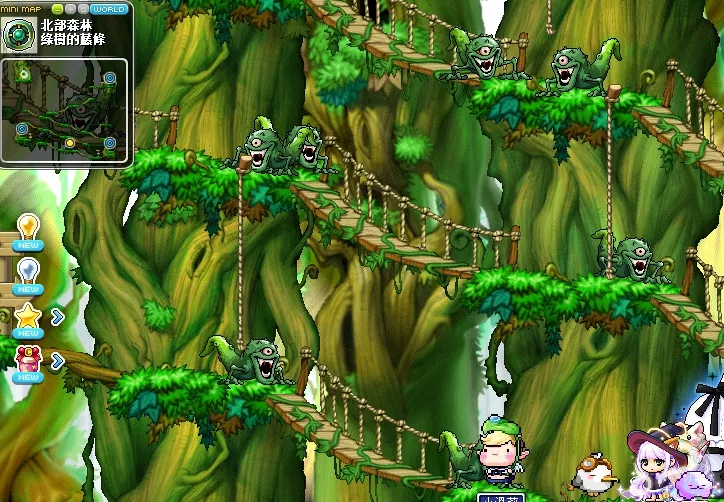
Task: Open the blue lightbulb quest notification
Action: [x=28, y=271]
